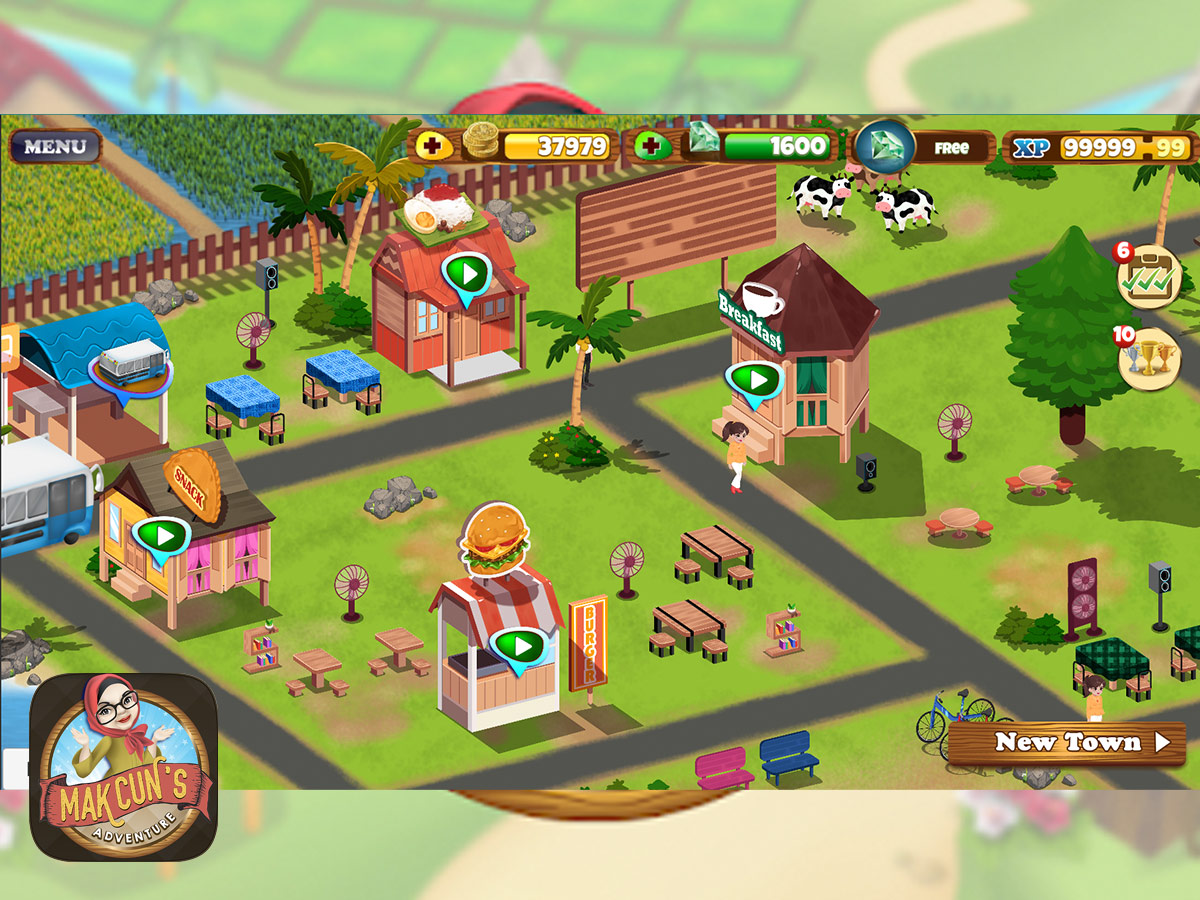The image size is (1200, 900).
Task: View the trophies achievements icon
Action: click(x=1149, y=358)
